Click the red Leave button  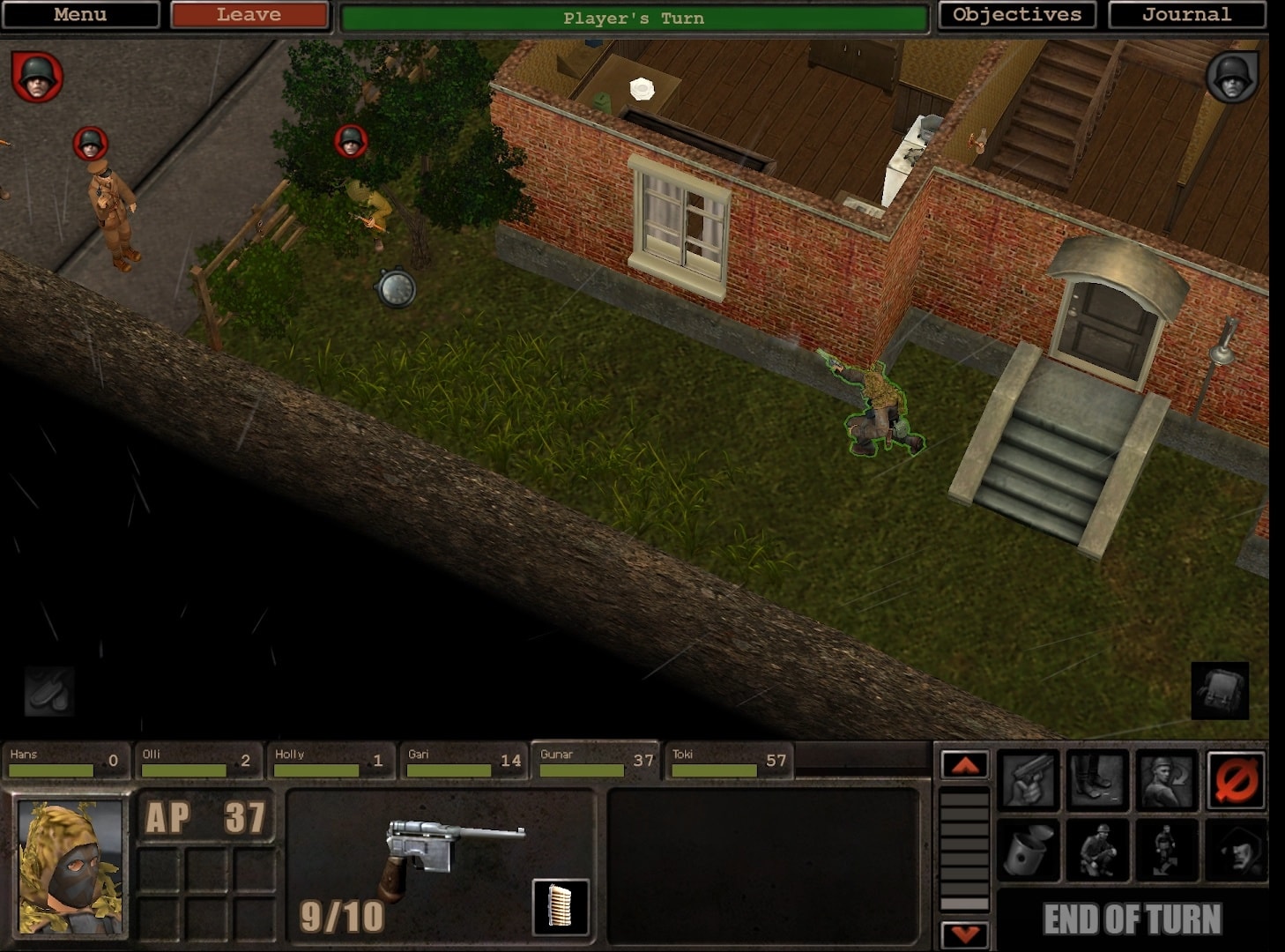249,15
